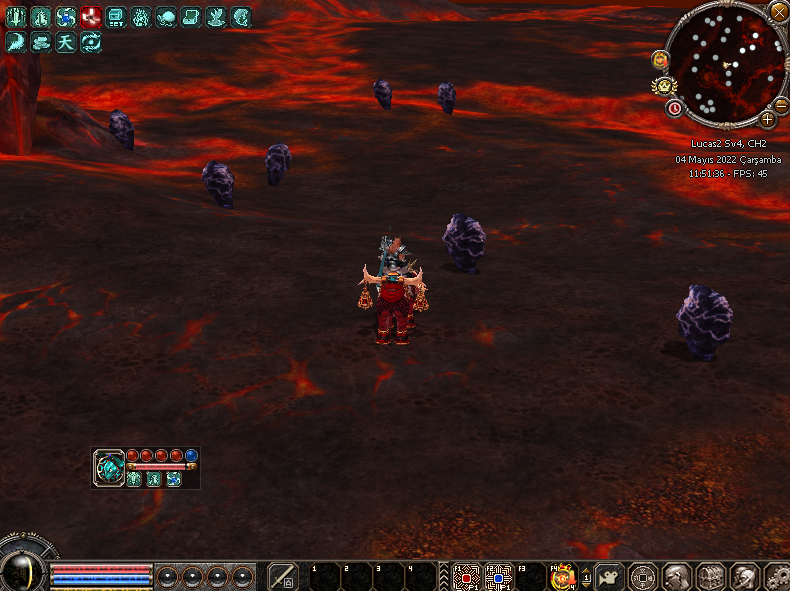Activate the F4 fiery skill slot
Image resolution: width=790 pixels, height=591 pixels.
click(563, 577)
